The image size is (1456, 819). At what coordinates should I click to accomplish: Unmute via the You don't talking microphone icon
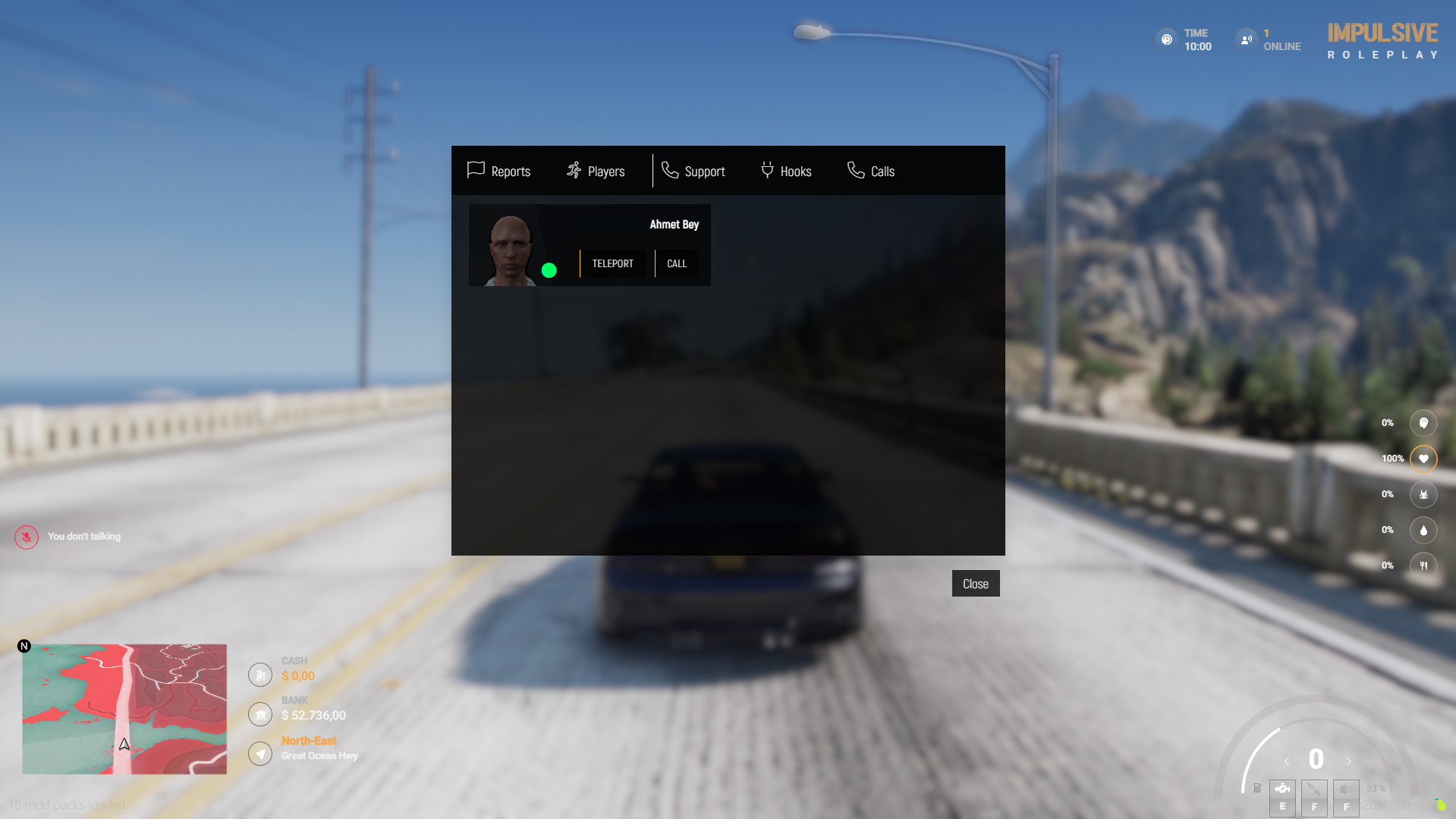point(26,536)
